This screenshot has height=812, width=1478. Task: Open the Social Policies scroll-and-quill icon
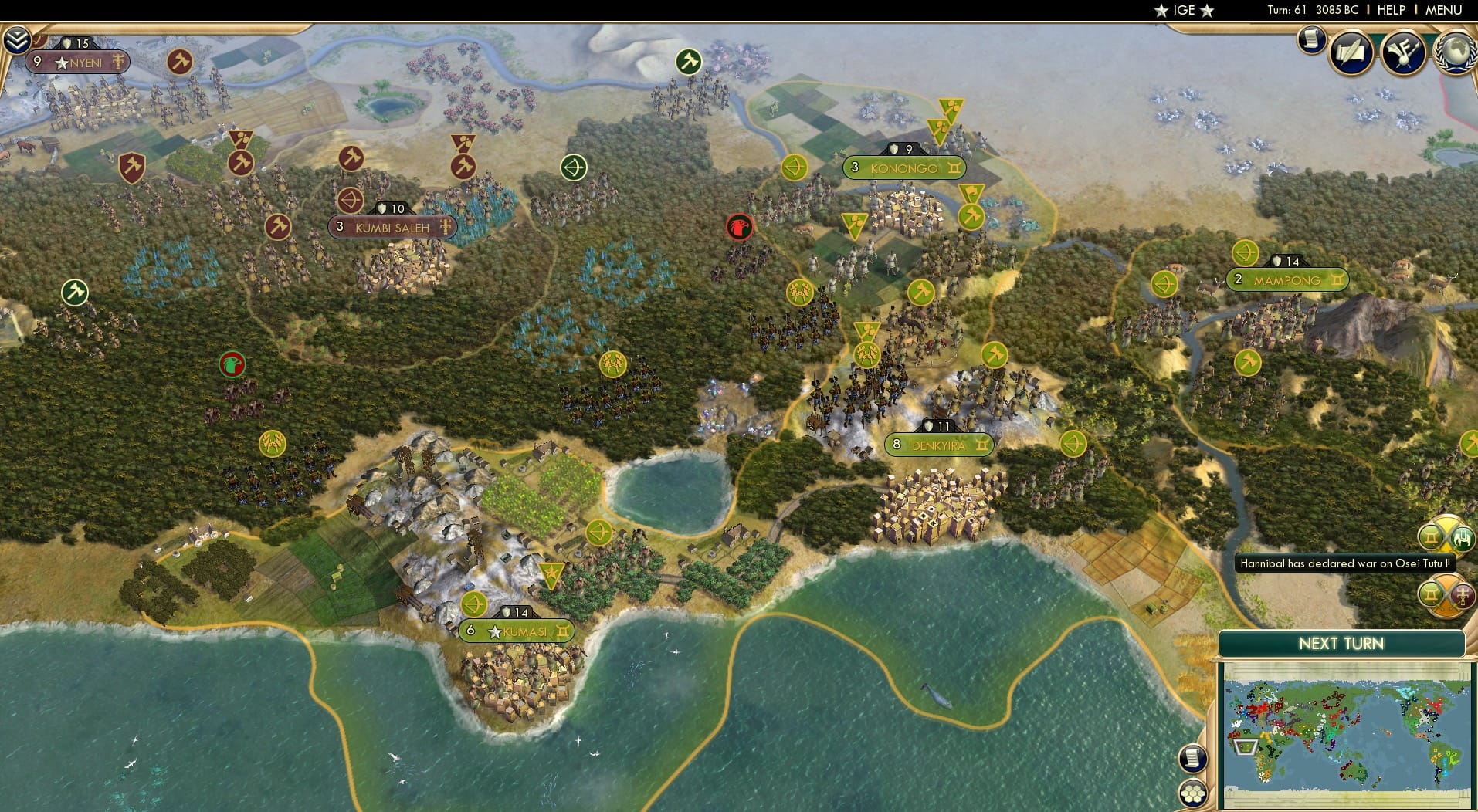click(1350, 50)
